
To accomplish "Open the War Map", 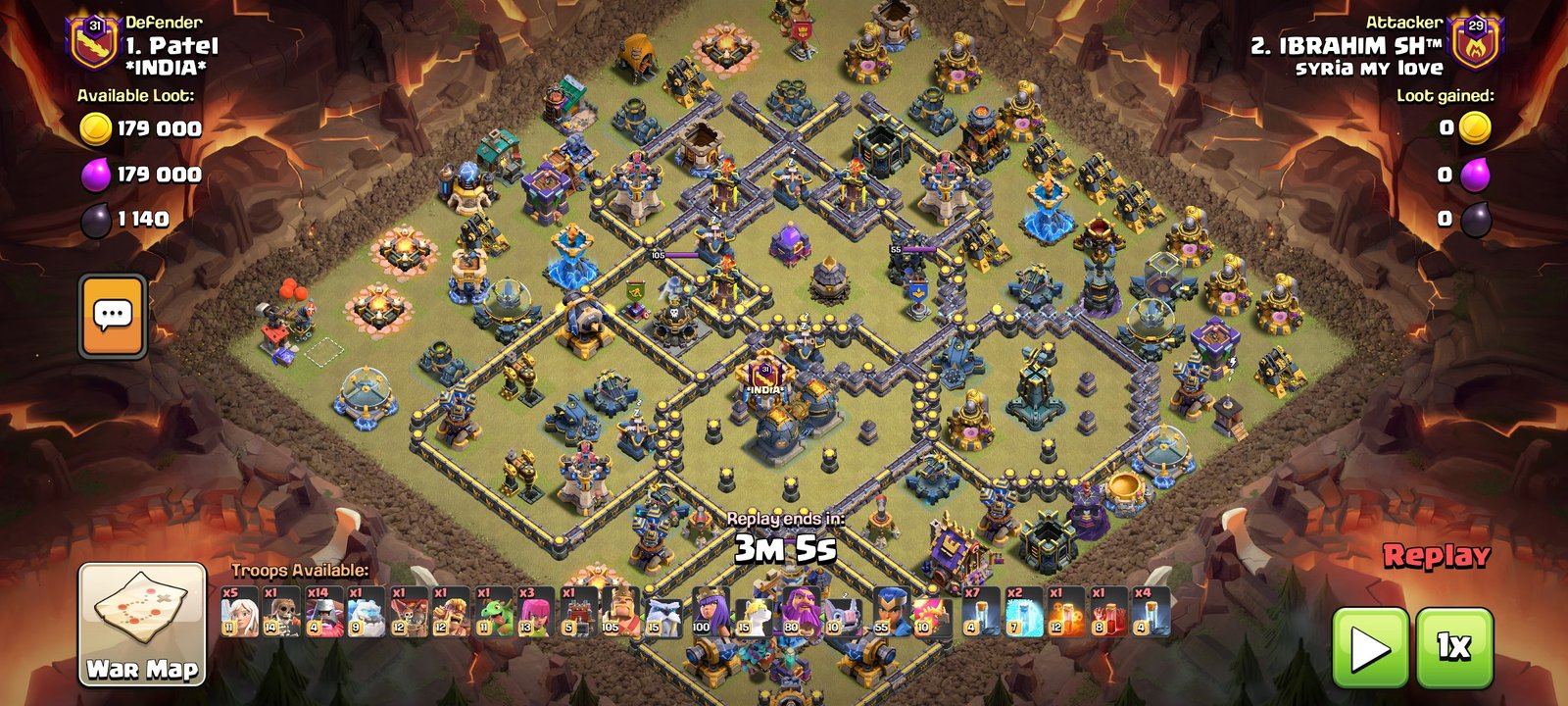I will point(142,624).
